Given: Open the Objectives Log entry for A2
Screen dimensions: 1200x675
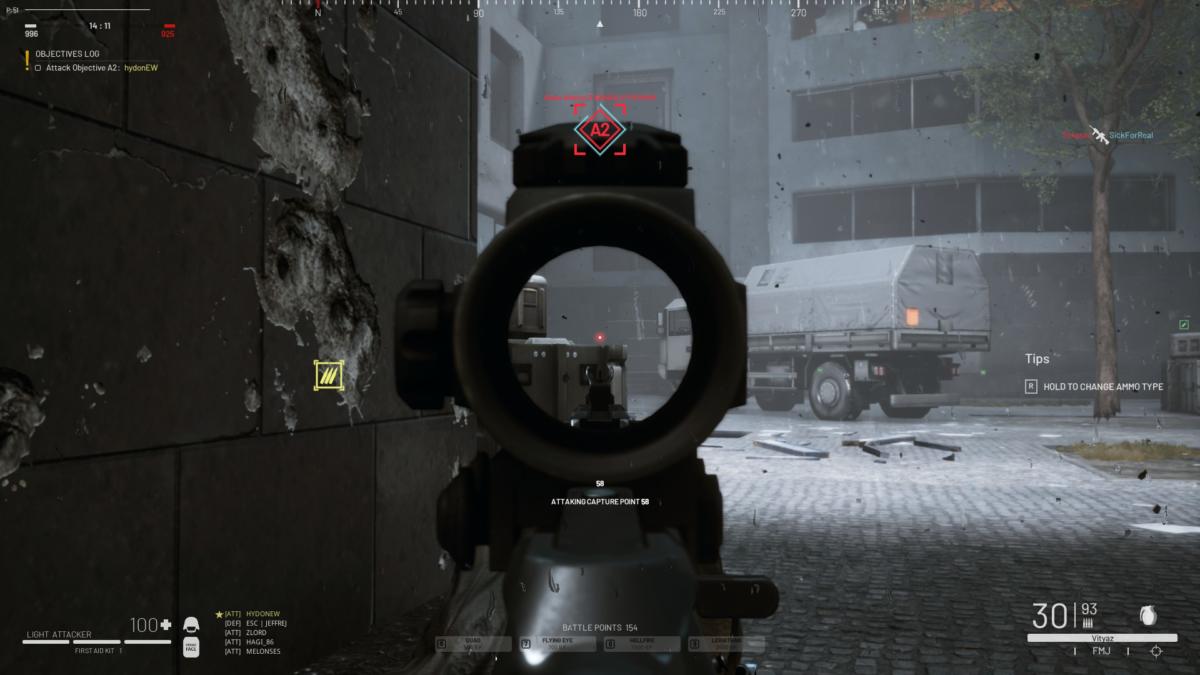Looking at the screenshot, I should click(x=97, y=68).
